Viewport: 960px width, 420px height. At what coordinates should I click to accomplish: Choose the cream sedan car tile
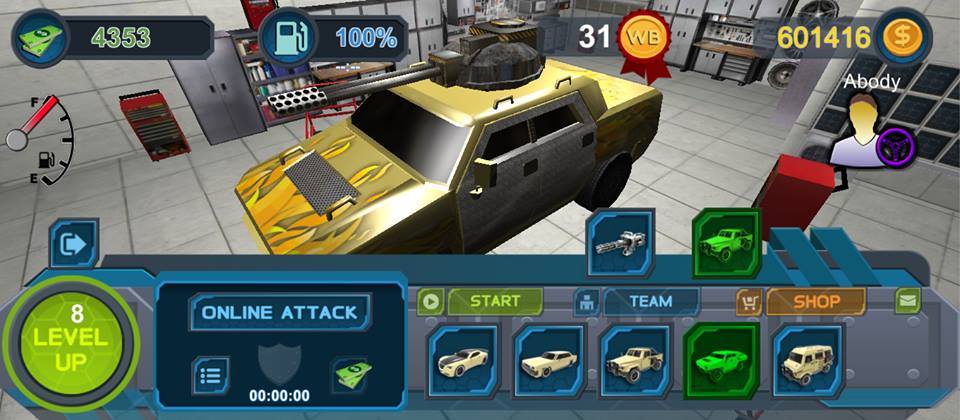coord(548,360)
